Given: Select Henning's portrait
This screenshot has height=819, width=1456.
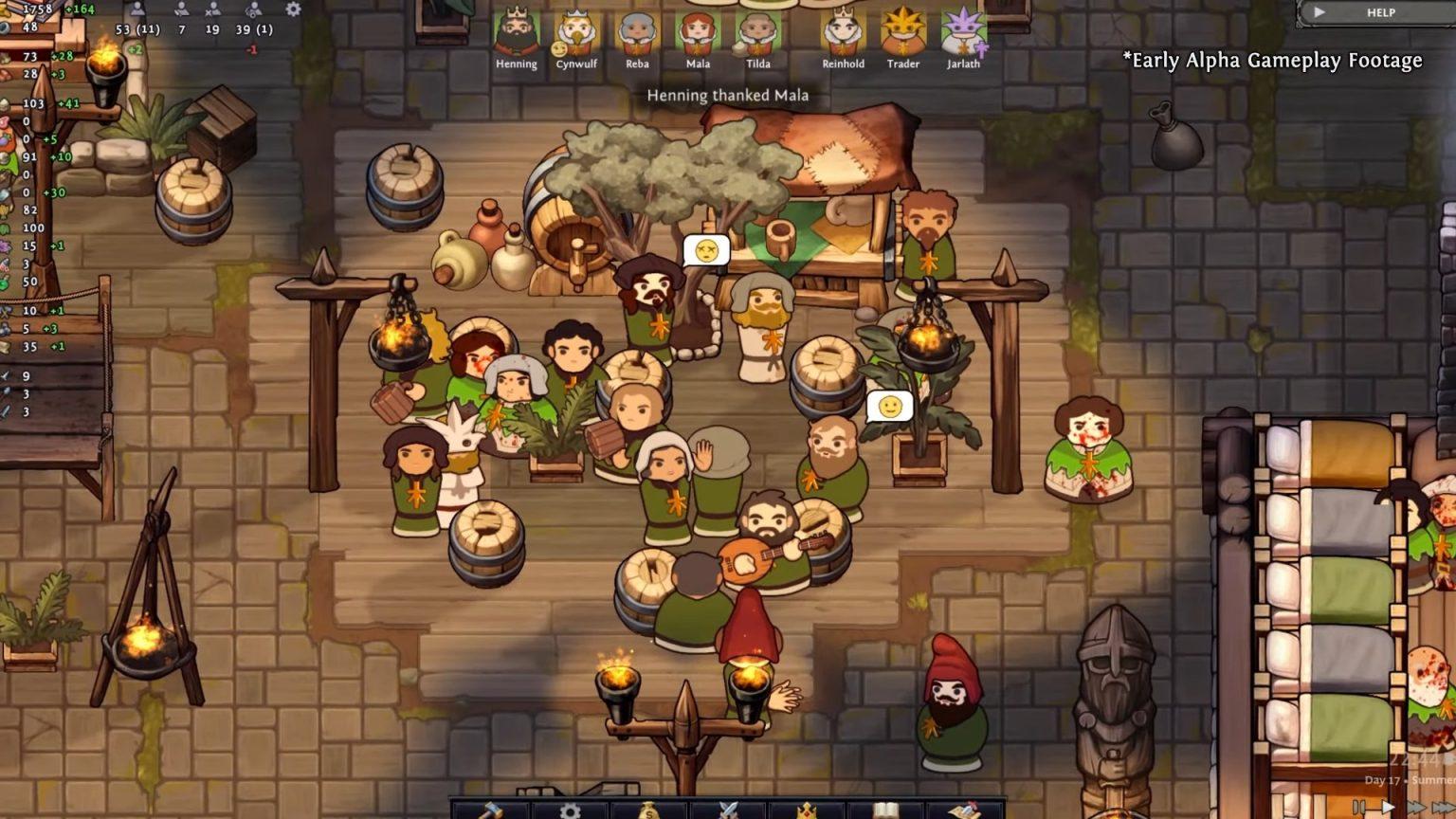Looking at the screenshot, I should [x=516, y=34].
